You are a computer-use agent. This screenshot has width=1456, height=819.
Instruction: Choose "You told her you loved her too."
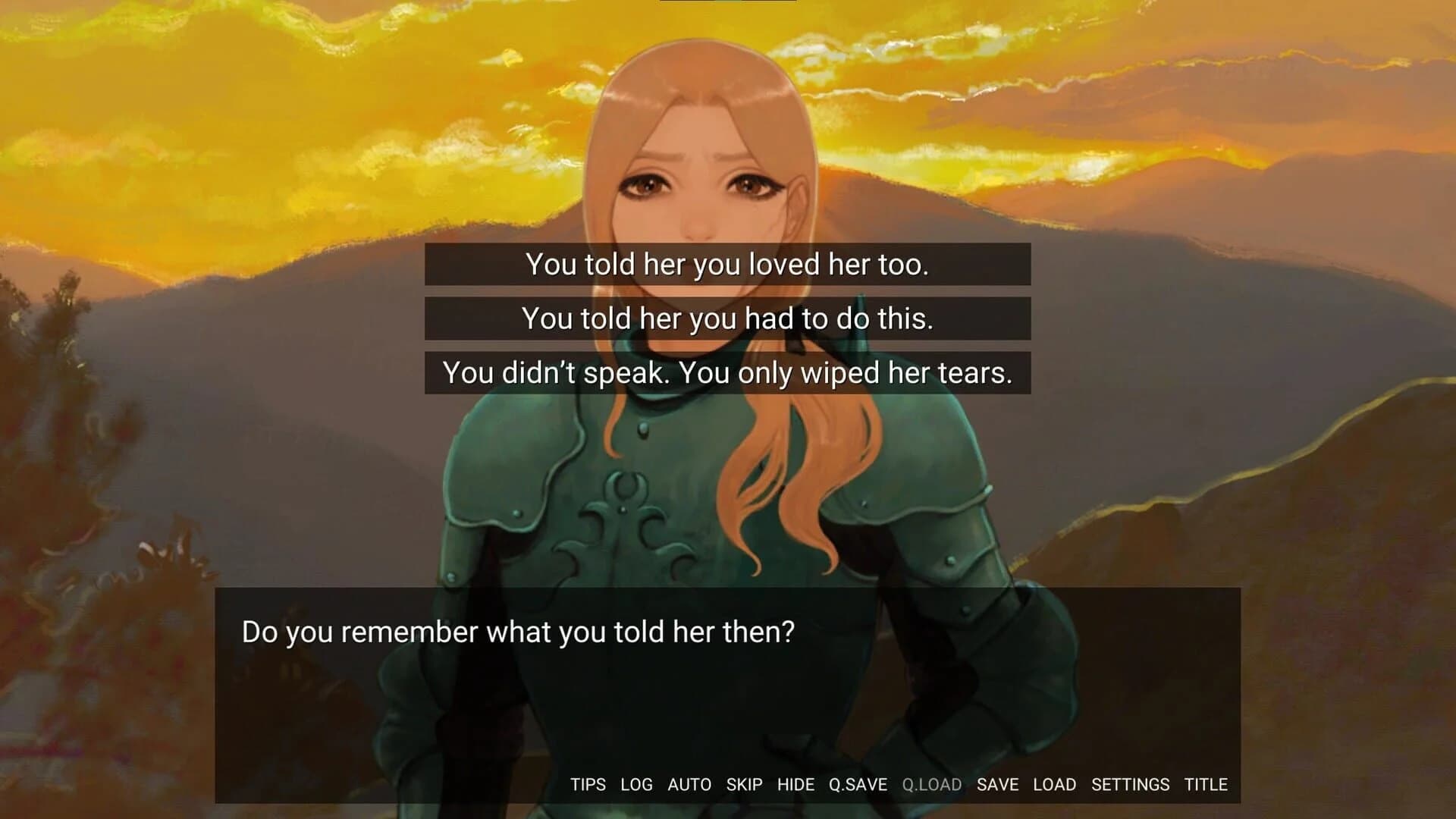point(728,263)
